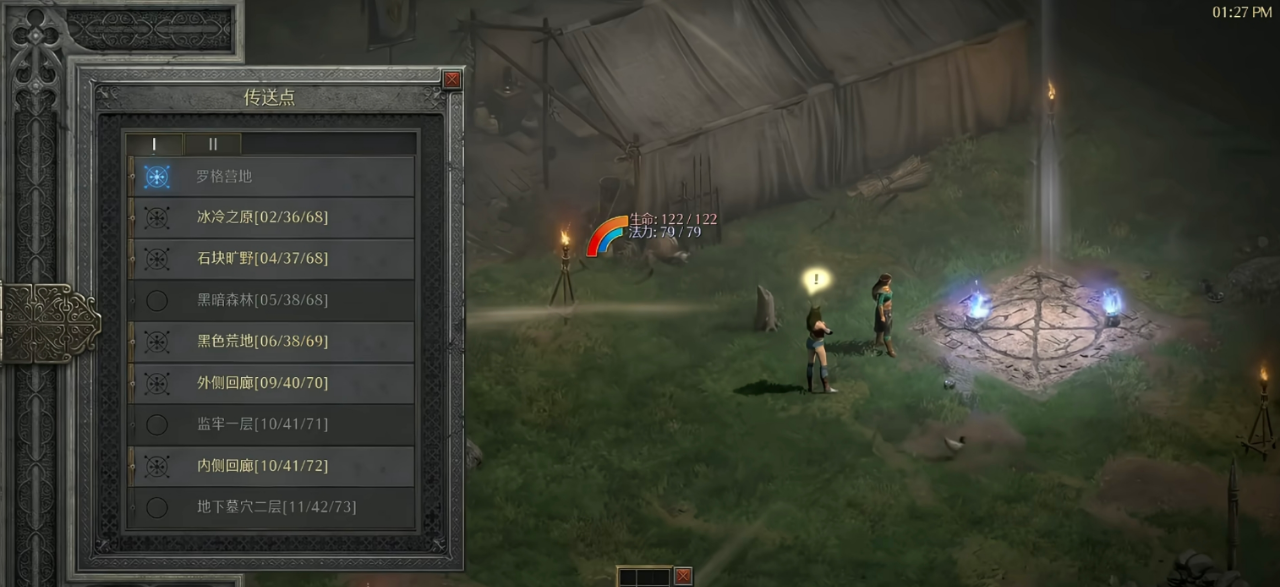Screen dimensions: 1280x587
Task: Select the 罗格营地 waypoint
Action: point(272,176)
